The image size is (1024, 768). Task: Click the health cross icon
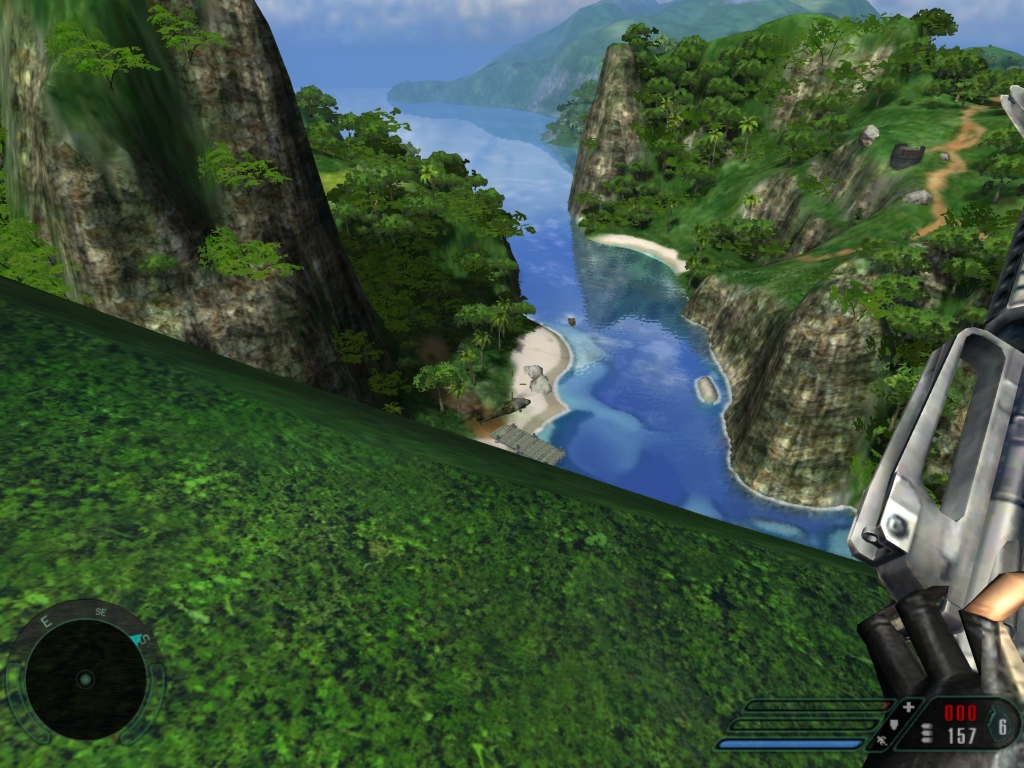coord(908,707)
